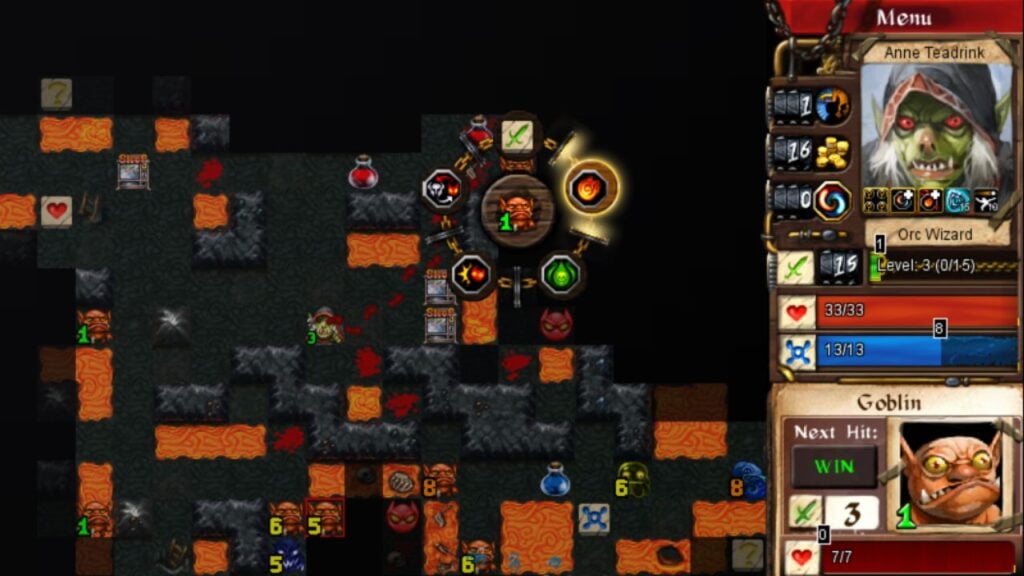
Task: Choose the green sword attack option
Action: tap(517, 135)
